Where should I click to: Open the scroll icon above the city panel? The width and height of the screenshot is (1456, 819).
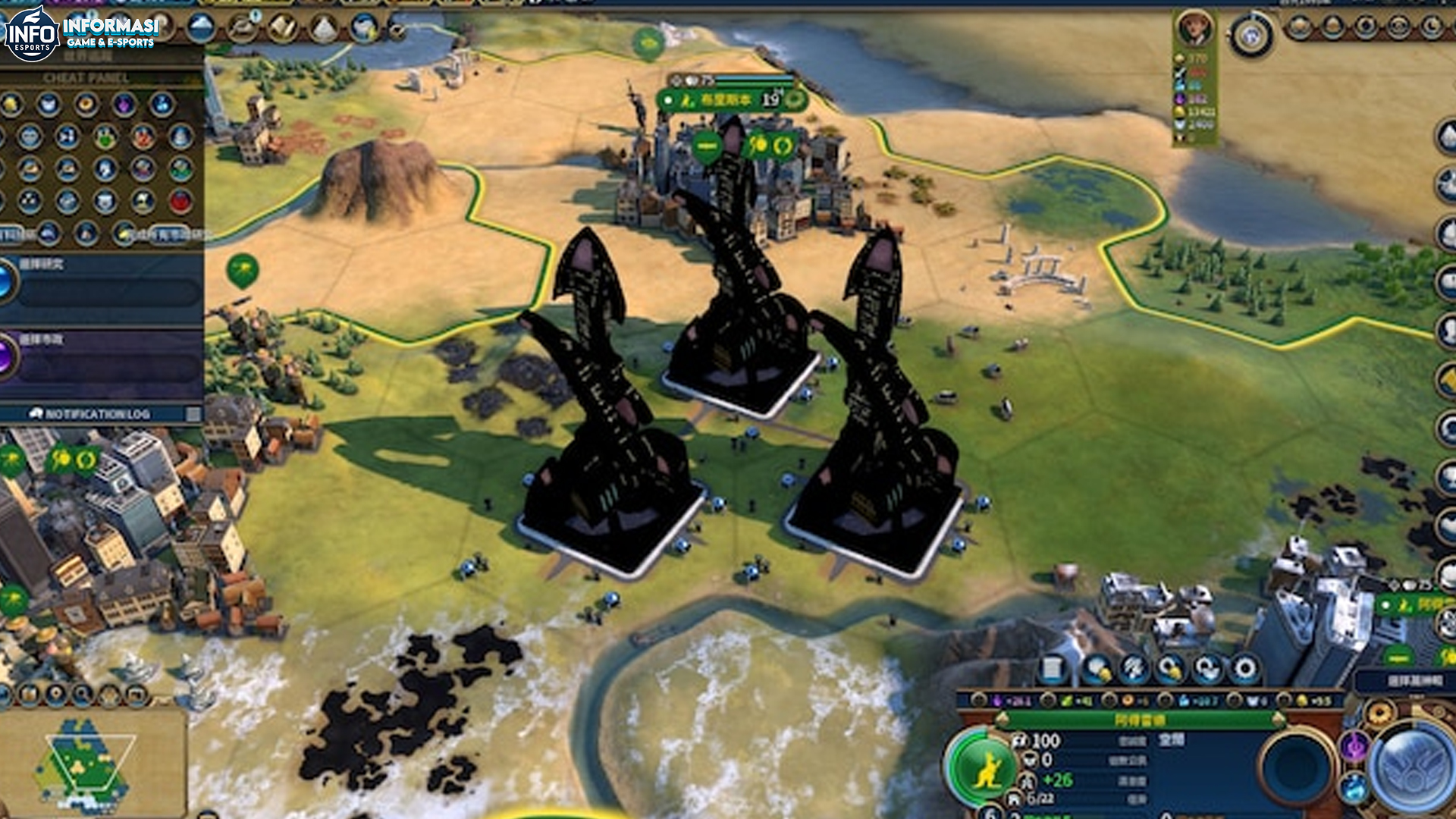[1053, 670]
